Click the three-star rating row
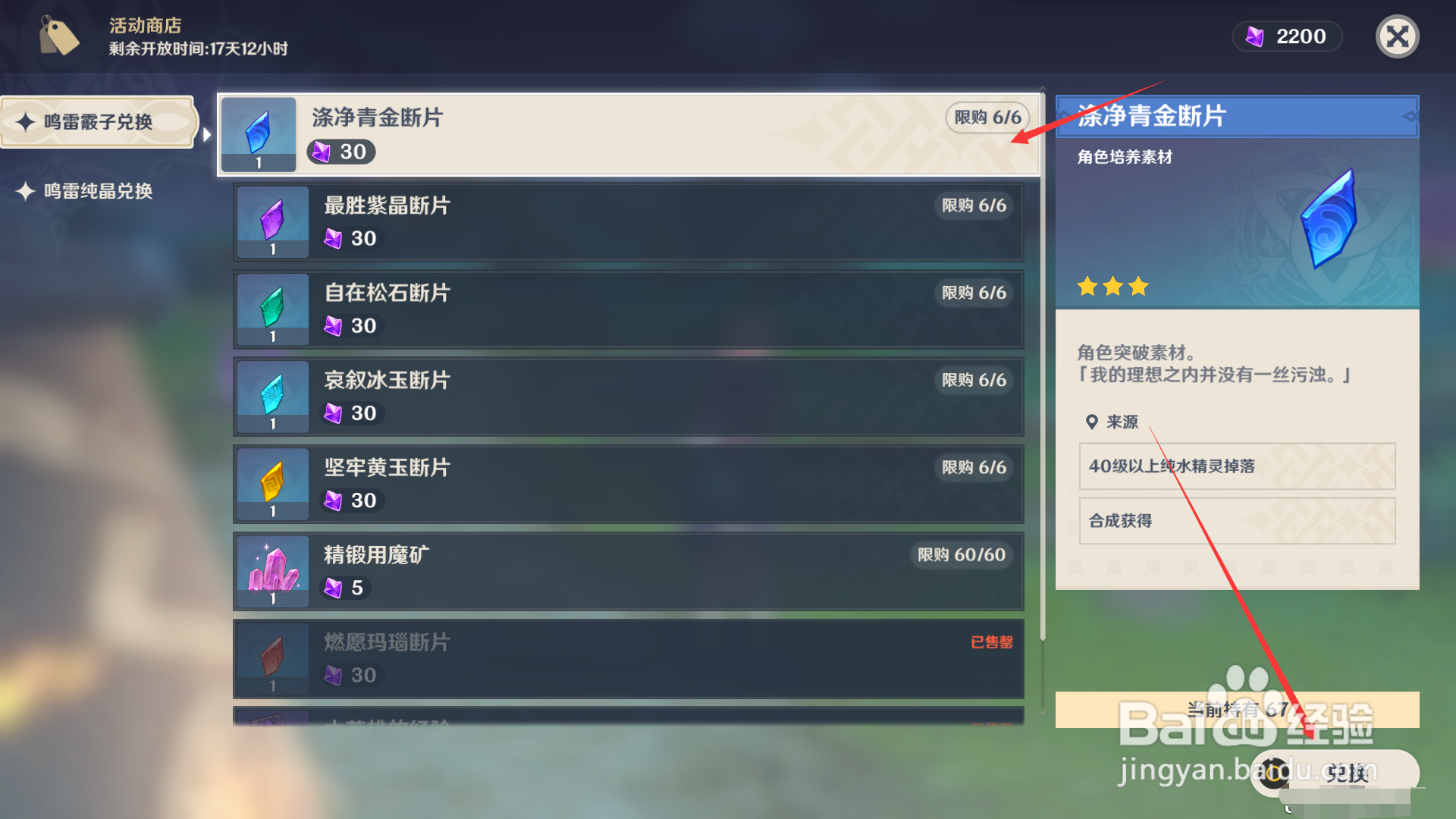This screenshot has width=1456, height=819. click(x=1112, y=287)
